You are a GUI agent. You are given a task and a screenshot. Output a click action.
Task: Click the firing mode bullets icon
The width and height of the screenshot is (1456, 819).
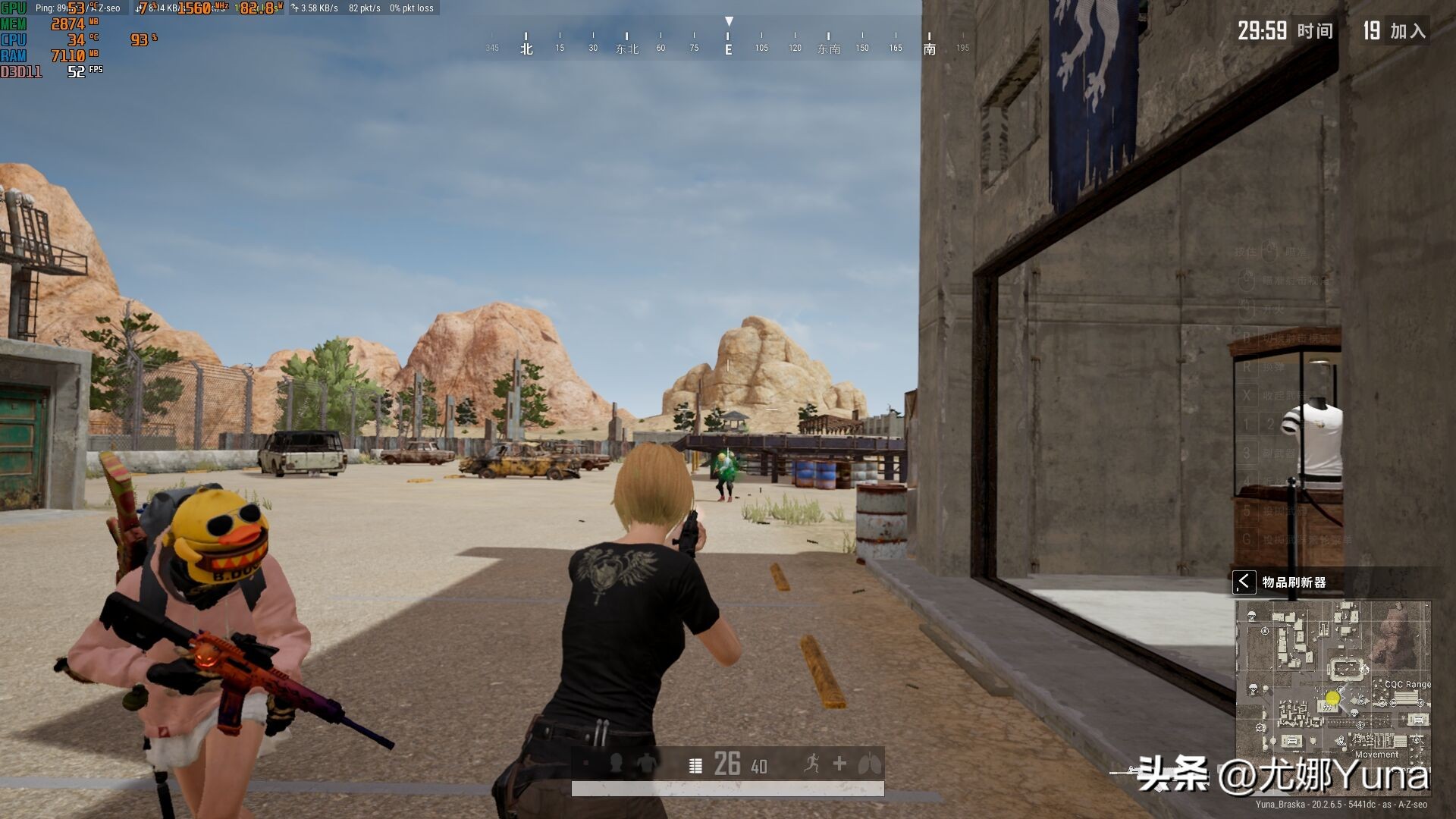click(x=695, y=765)
